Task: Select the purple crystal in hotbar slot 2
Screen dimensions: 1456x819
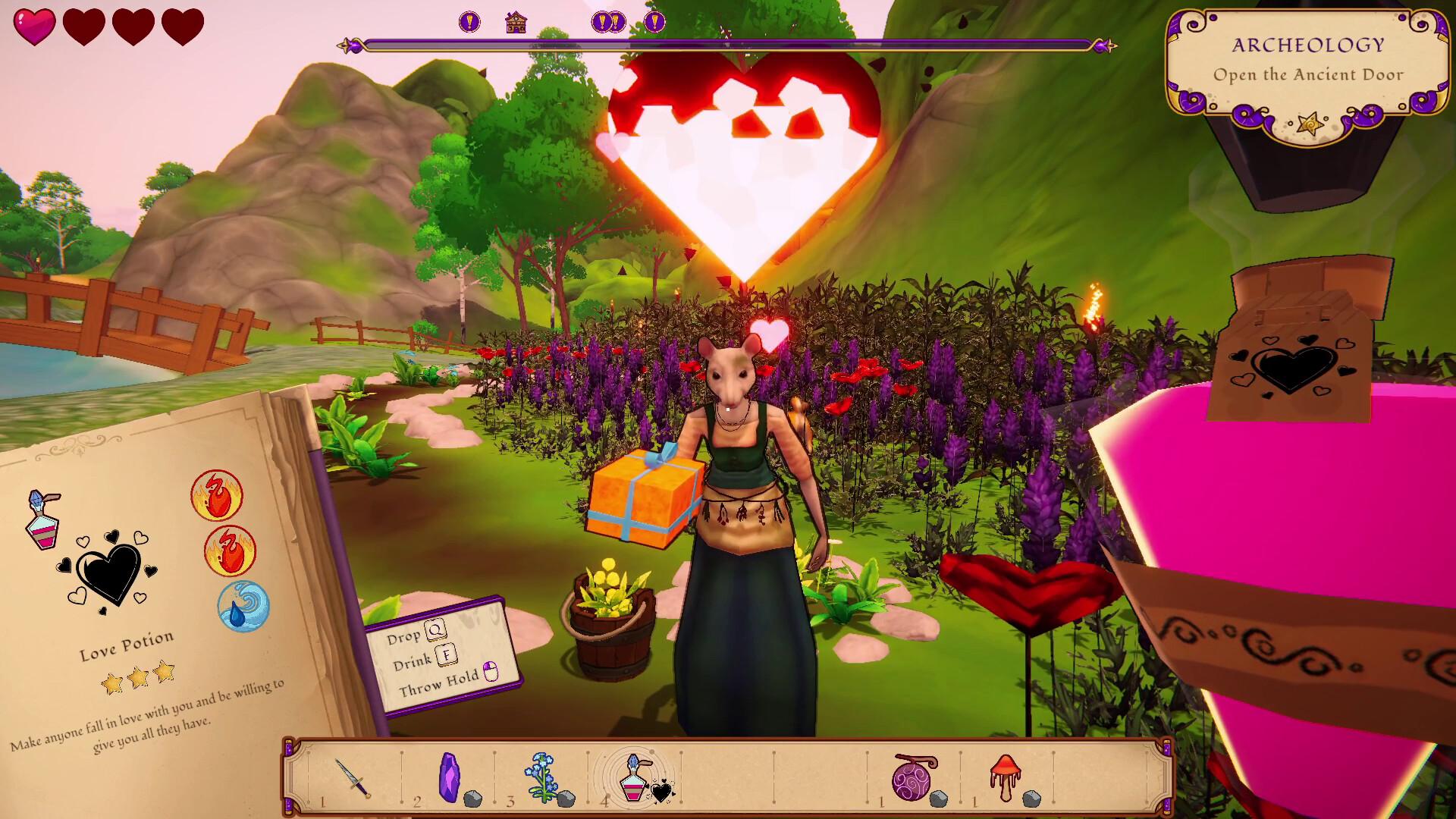Action: tap(450, 775)
